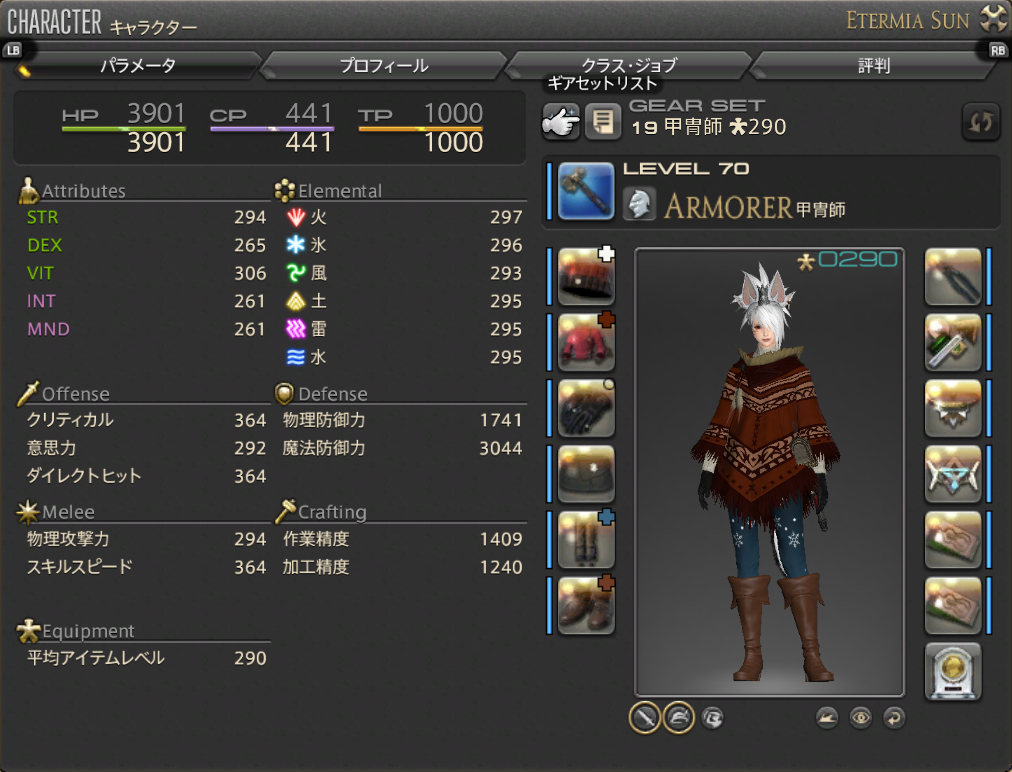
Task: Select the pliers off-hand tool slot
Action: (952, 277)
